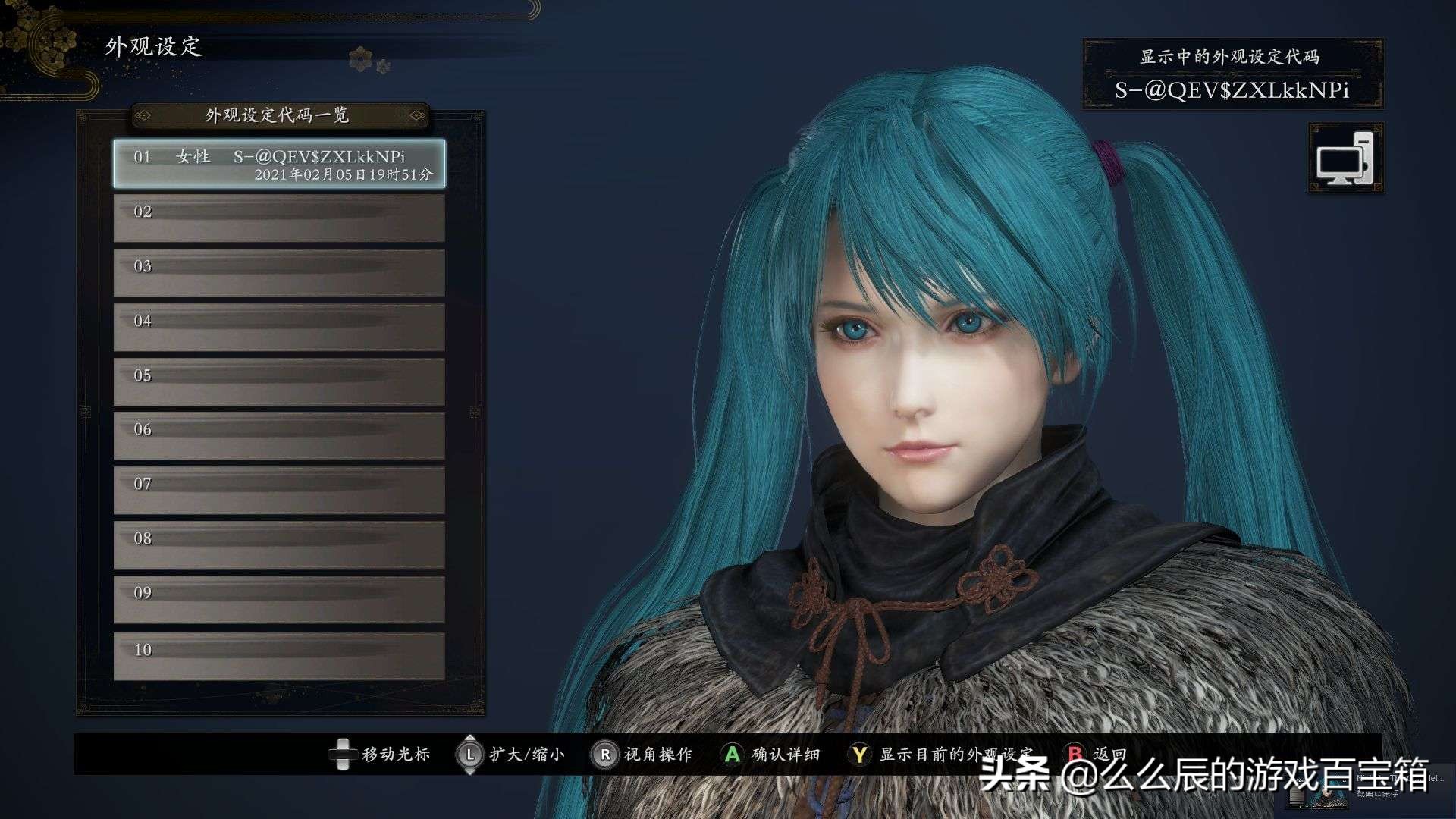Select saved appearance code slot 01

pos(279,164)
